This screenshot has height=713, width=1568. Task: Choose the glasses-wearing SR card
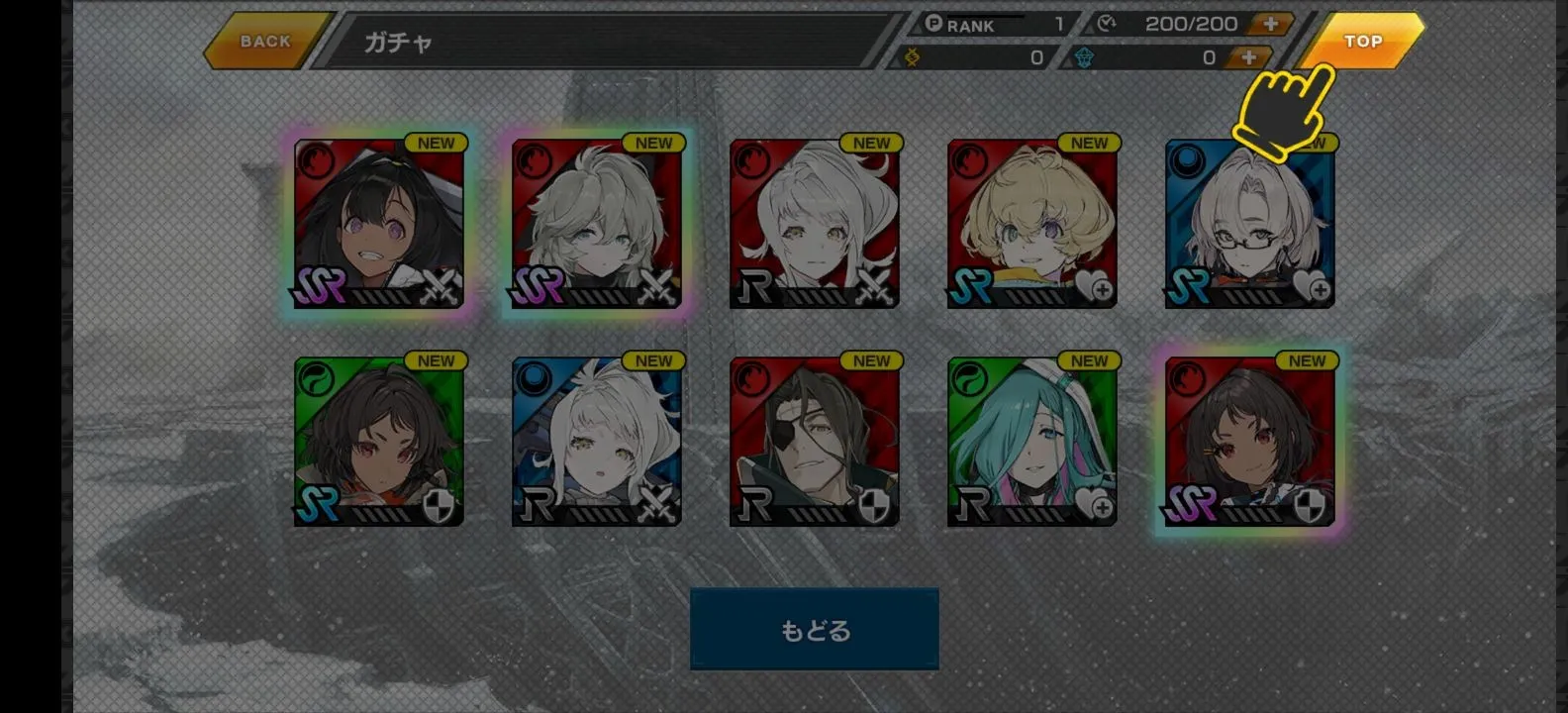click(x=1249, y=224)
